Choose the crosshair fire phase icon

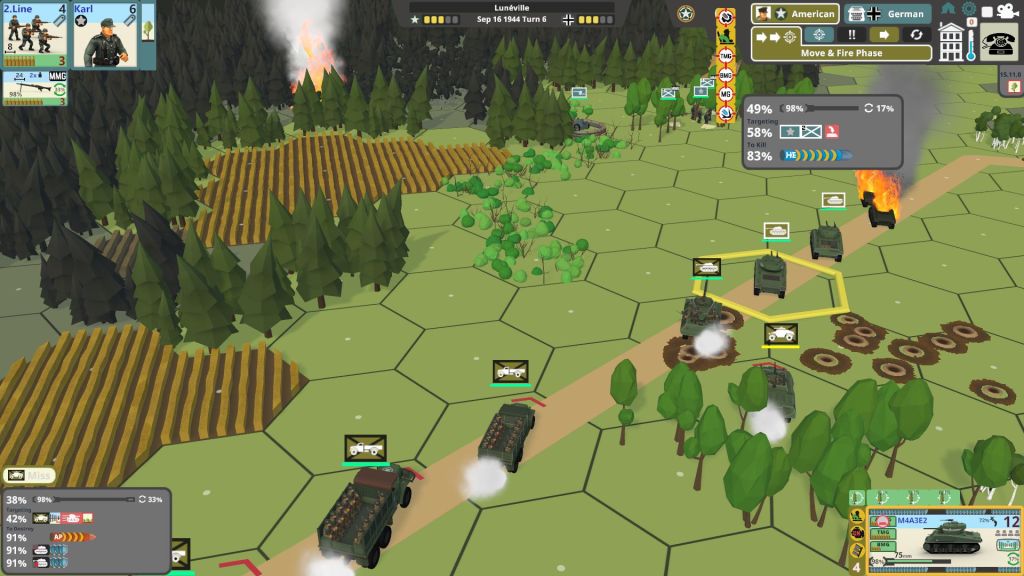[819, 35]
